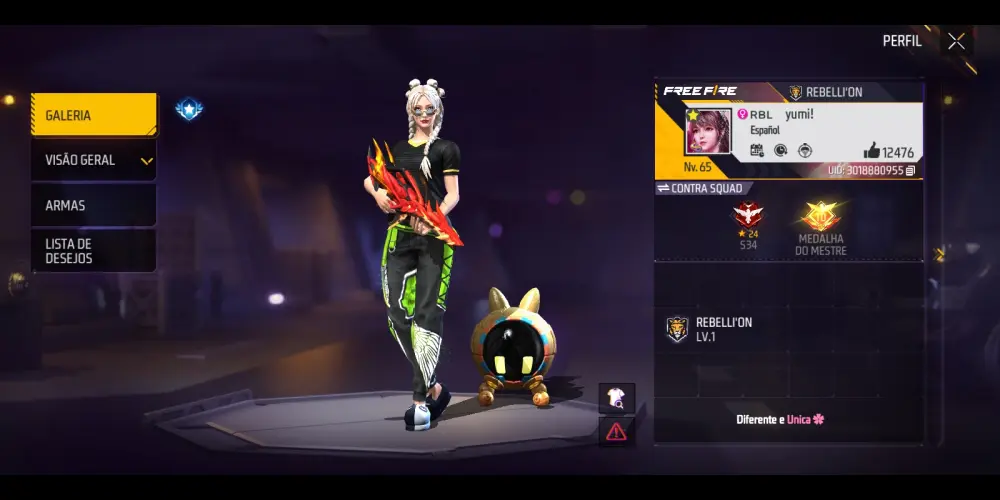Expand the side panel with the yellow arrow
1000x500 pixels.
click(939, 254)
